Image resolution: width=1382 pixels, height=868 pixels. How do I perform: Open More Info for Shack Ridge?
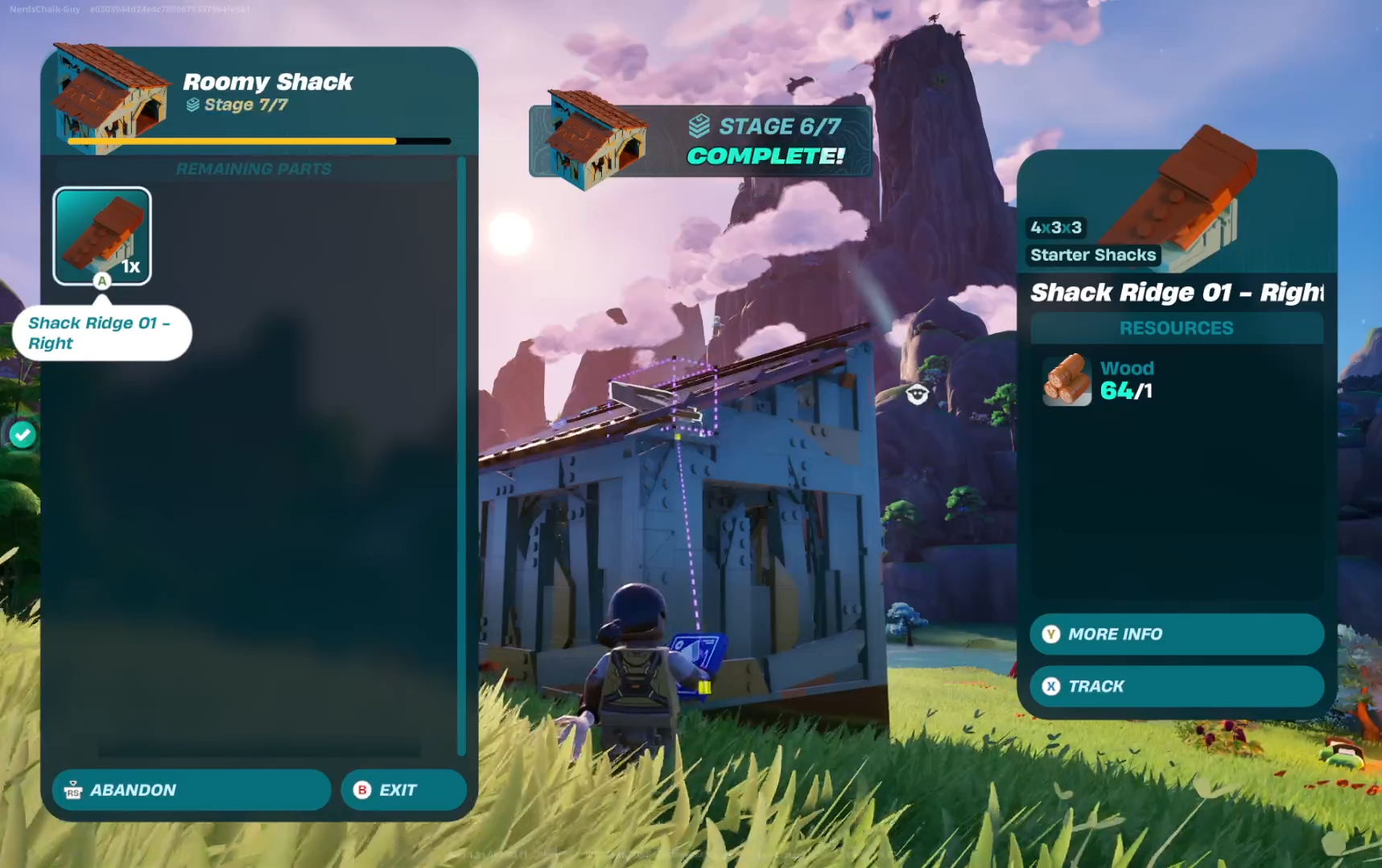(x=1176, y=634)
